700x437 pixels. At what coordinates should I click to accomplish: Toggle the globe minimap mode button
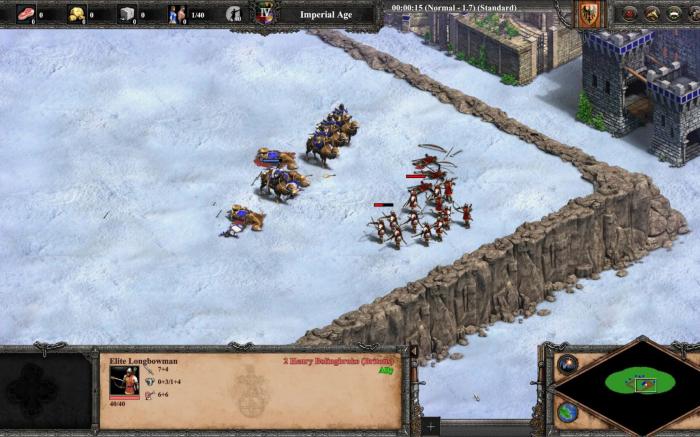(x=568, y=411)
